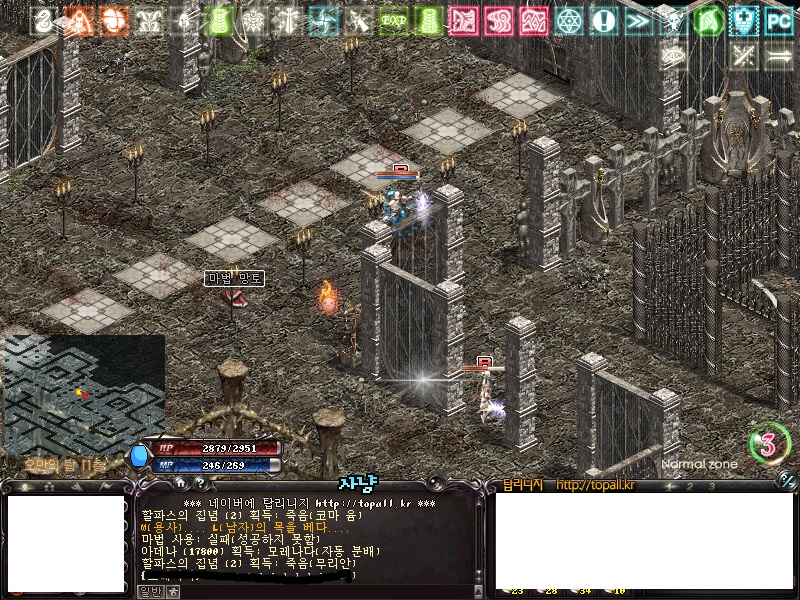Select page 2 of the quick-slot panel
This screenshot has height=600, width=800.
(690, 486)
